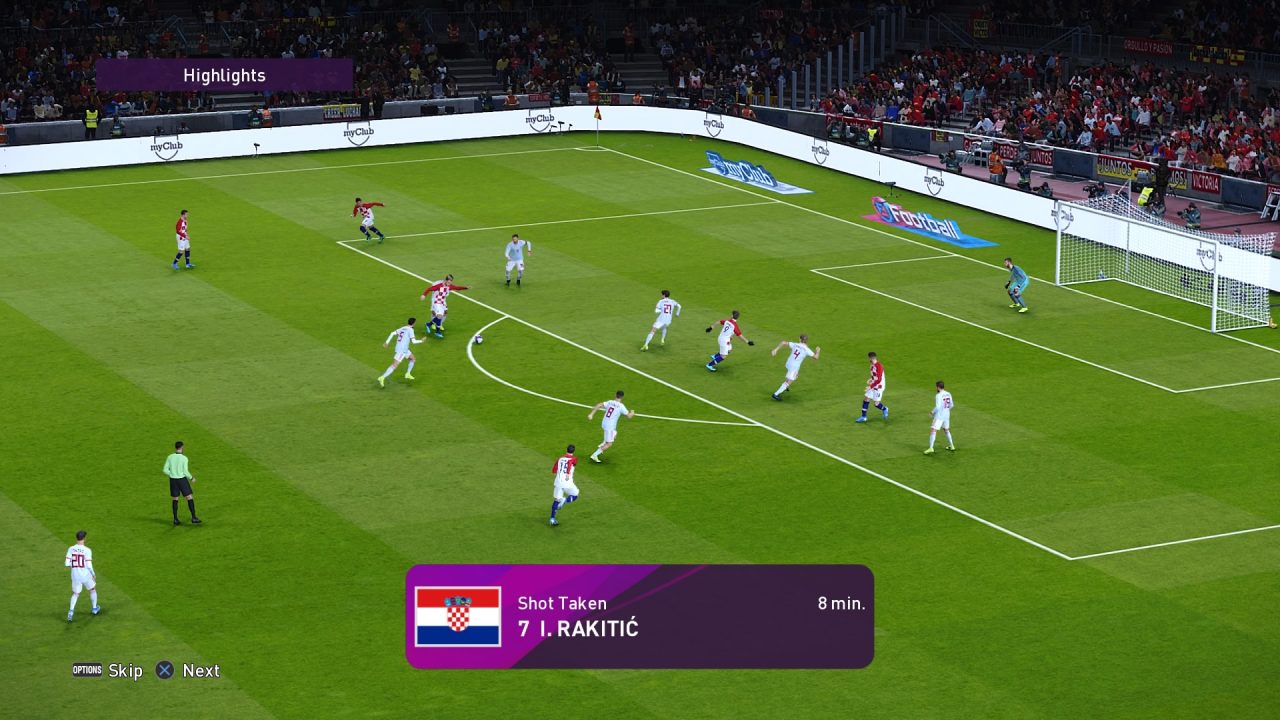Viewport: 1280px width, 720px height.
Task: Select the Highlights header banner
Action: point(224,76)
